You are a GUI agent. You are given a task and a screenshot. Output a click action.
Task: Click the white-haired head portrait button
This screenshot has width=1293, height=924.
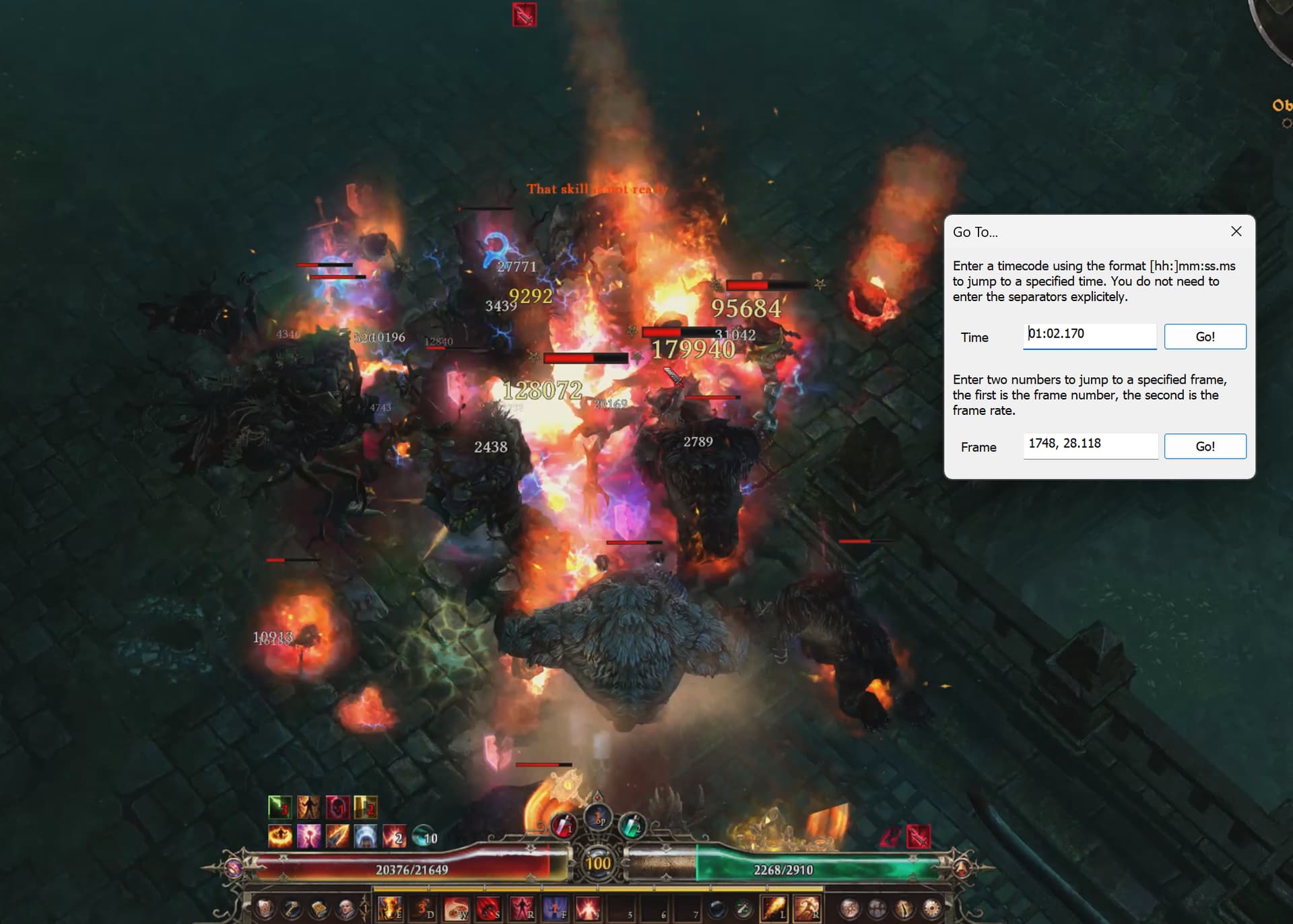346,909
